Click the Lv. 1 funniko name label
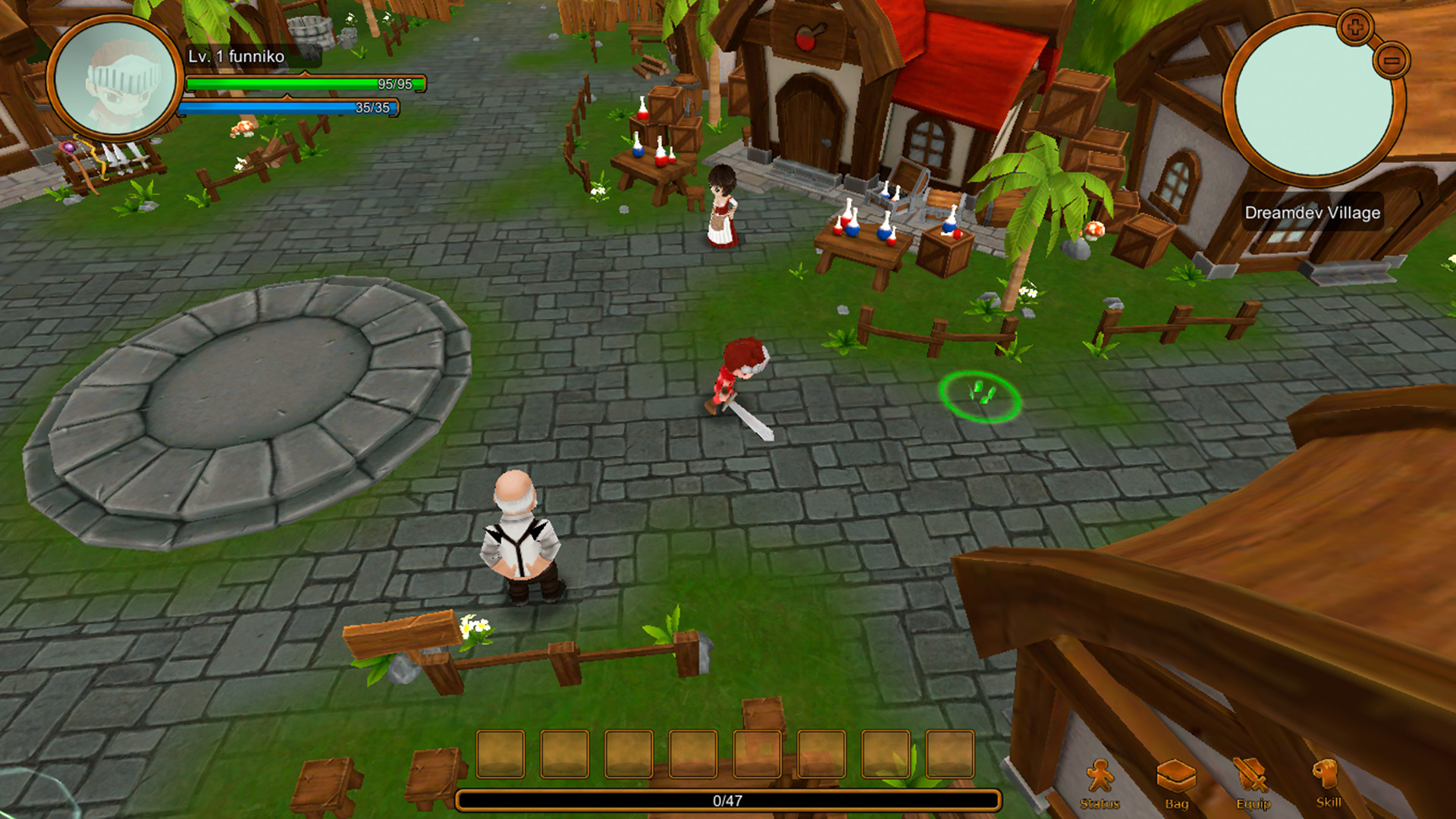This screenshot has width=1456, height=819. pos(234,56)
